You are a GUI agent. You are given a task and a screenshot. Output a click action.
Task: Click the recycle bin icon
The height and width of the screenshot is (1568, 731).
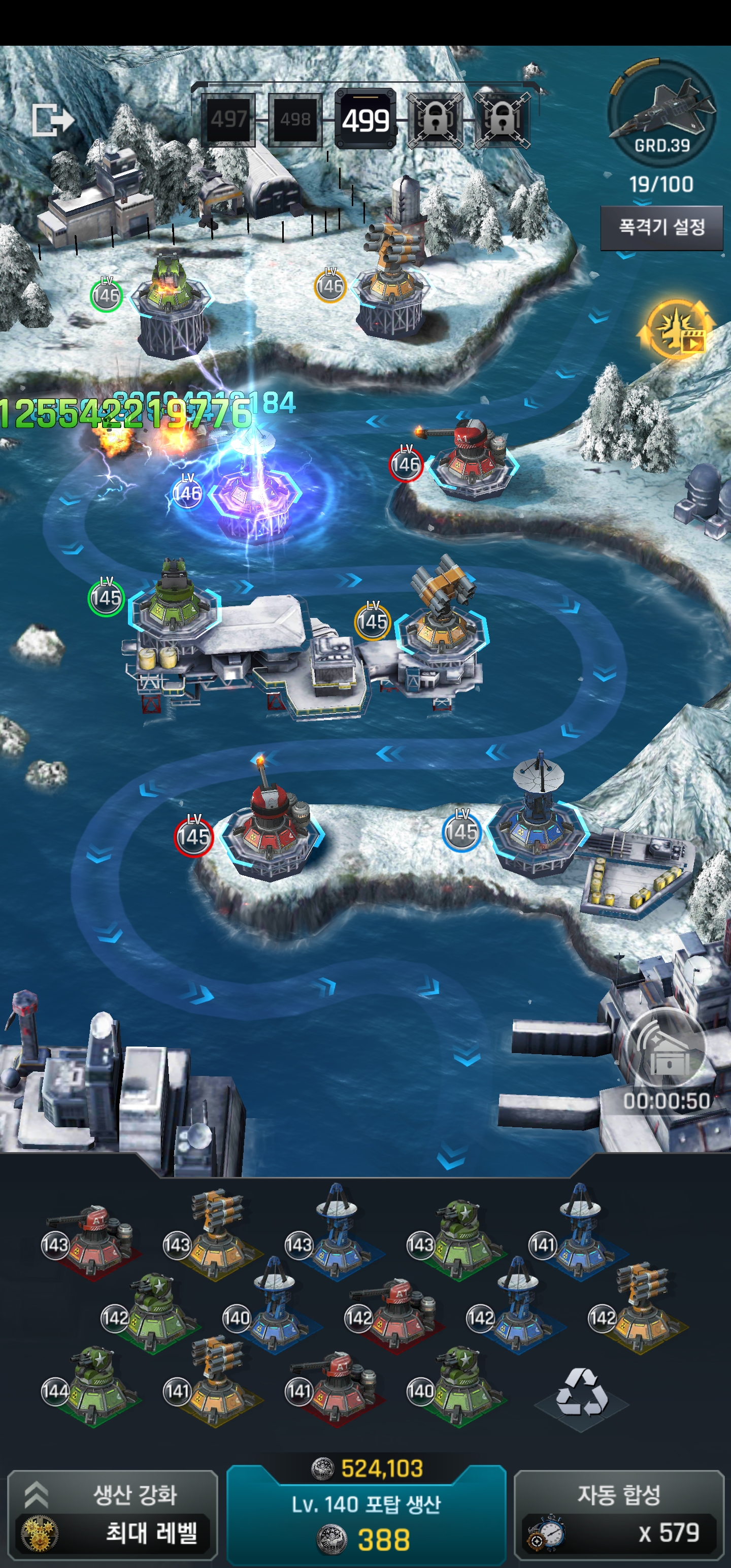pyautogui.click(x=581, y=1393)
